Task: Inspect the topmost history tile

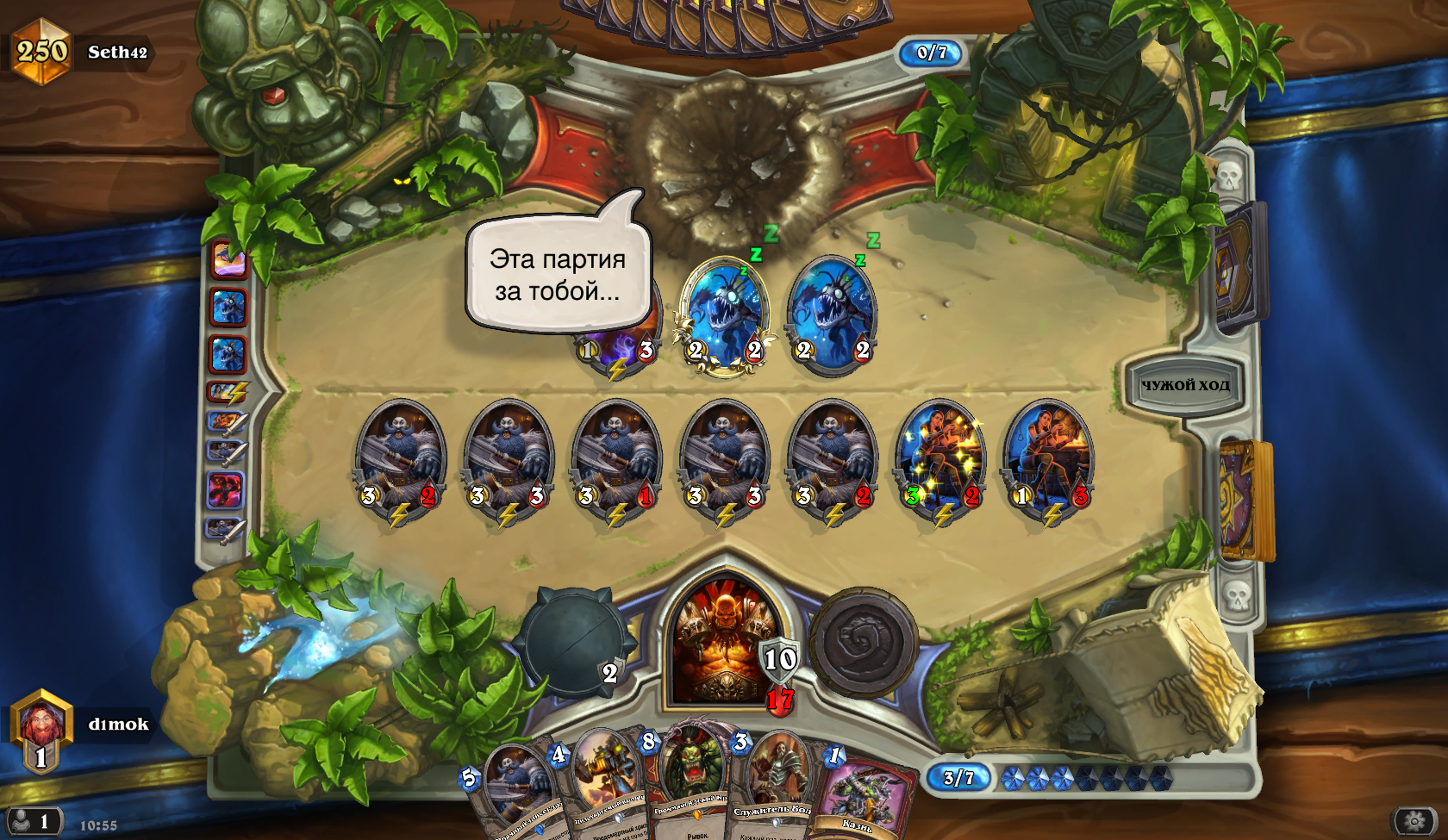Action: 229,259
